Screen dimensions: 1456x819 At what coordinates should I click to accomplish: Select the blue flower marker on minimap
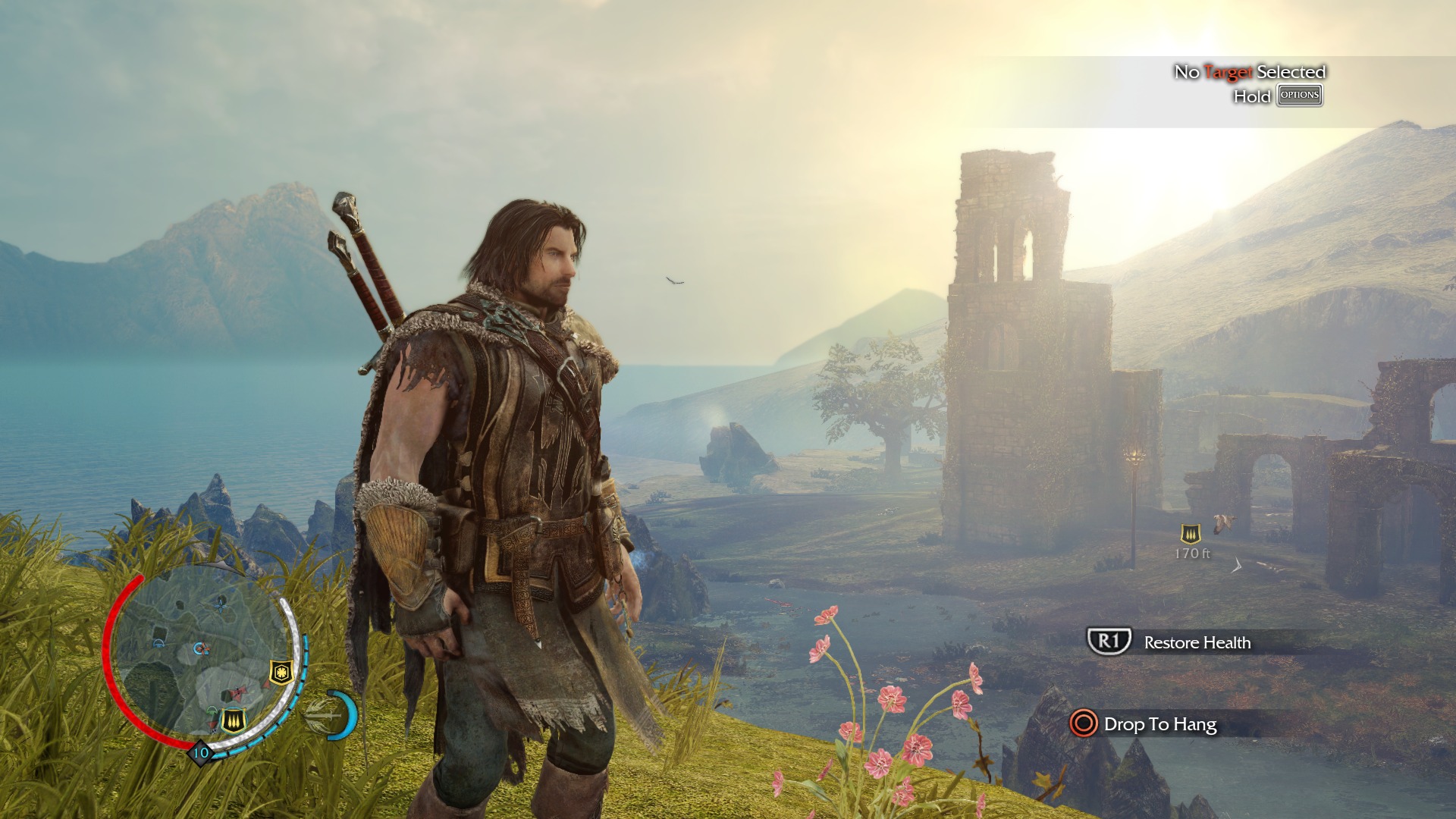221,604
